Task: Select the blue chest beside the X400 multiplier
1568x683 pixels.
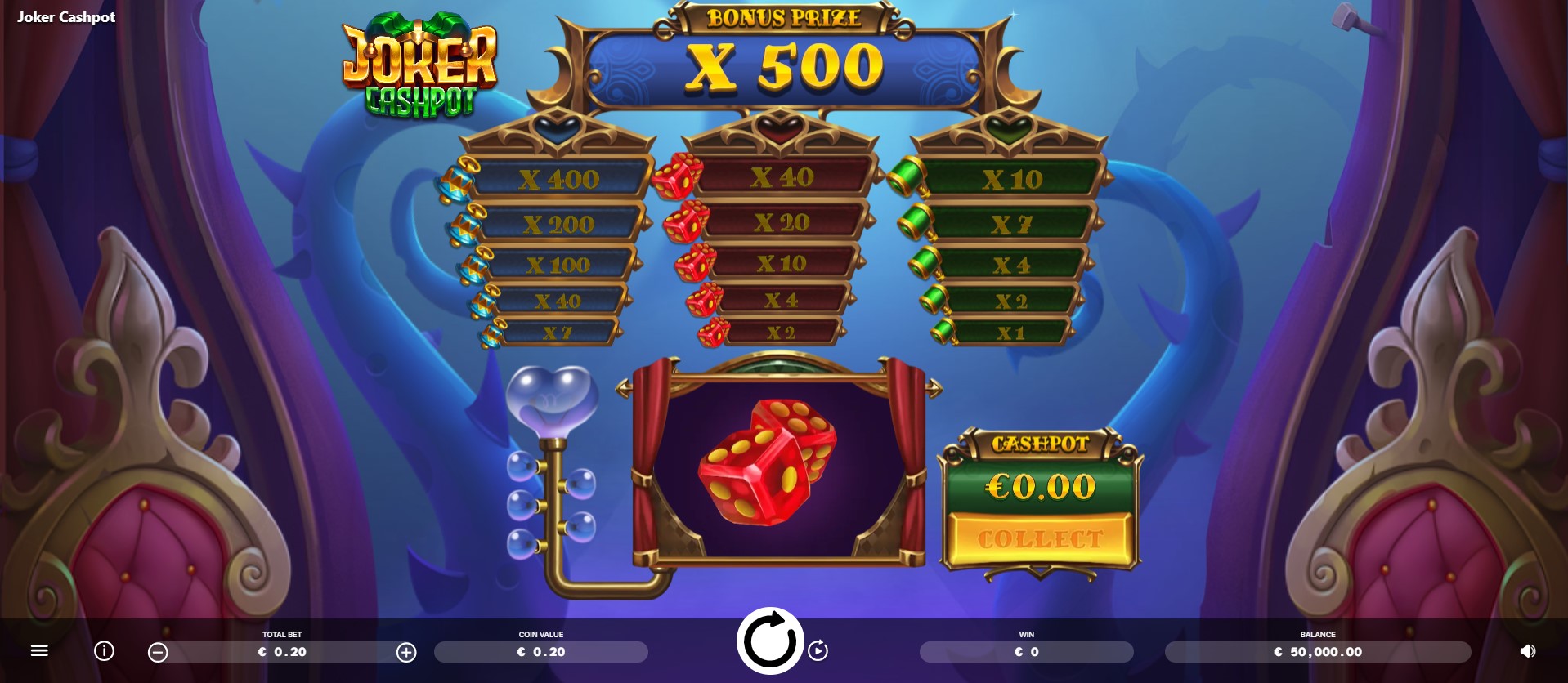Action: pyautogui.click(x=458, y=180)
